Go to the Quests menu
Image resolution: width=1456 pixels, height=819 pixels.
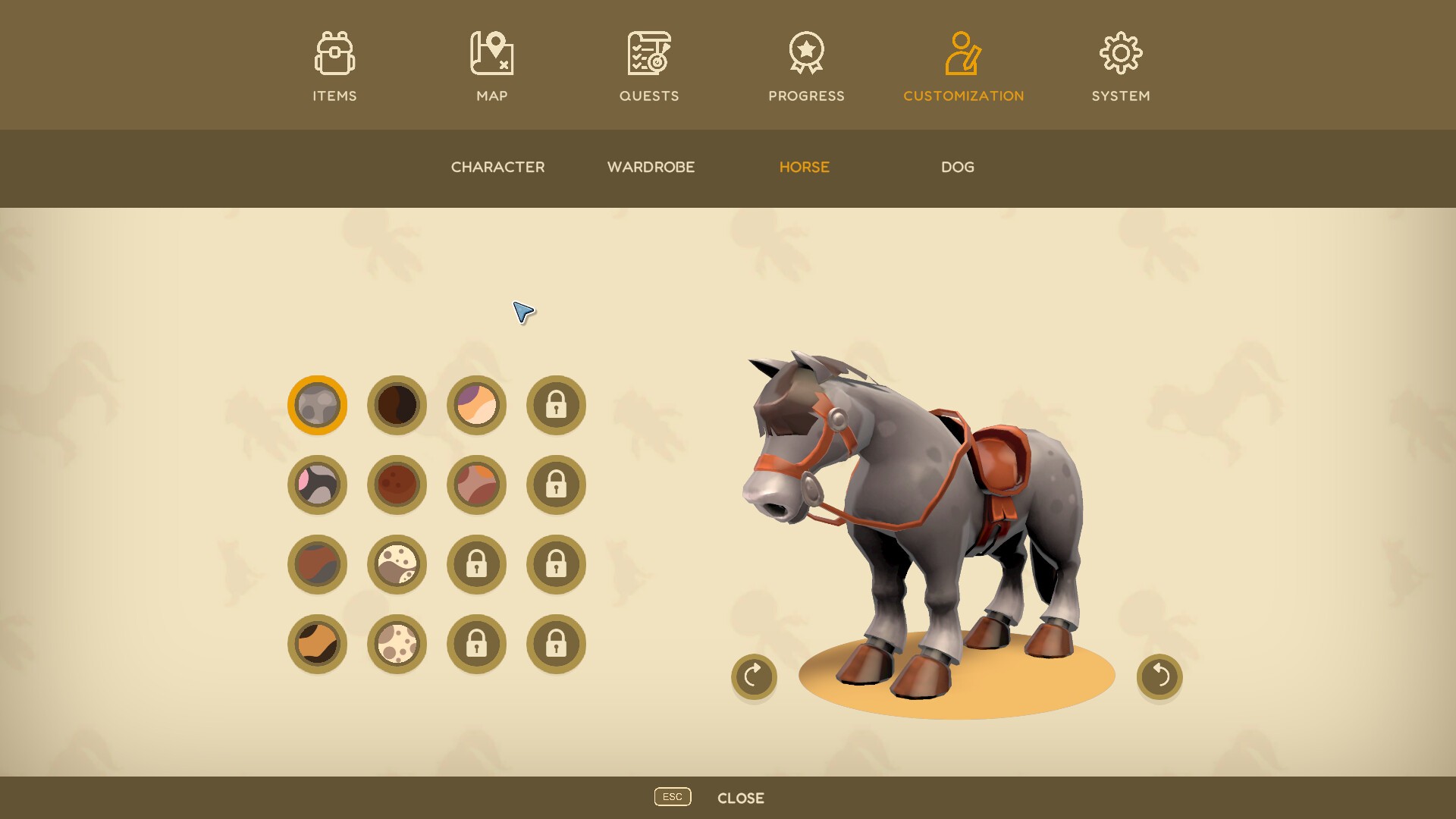point(649,66)
